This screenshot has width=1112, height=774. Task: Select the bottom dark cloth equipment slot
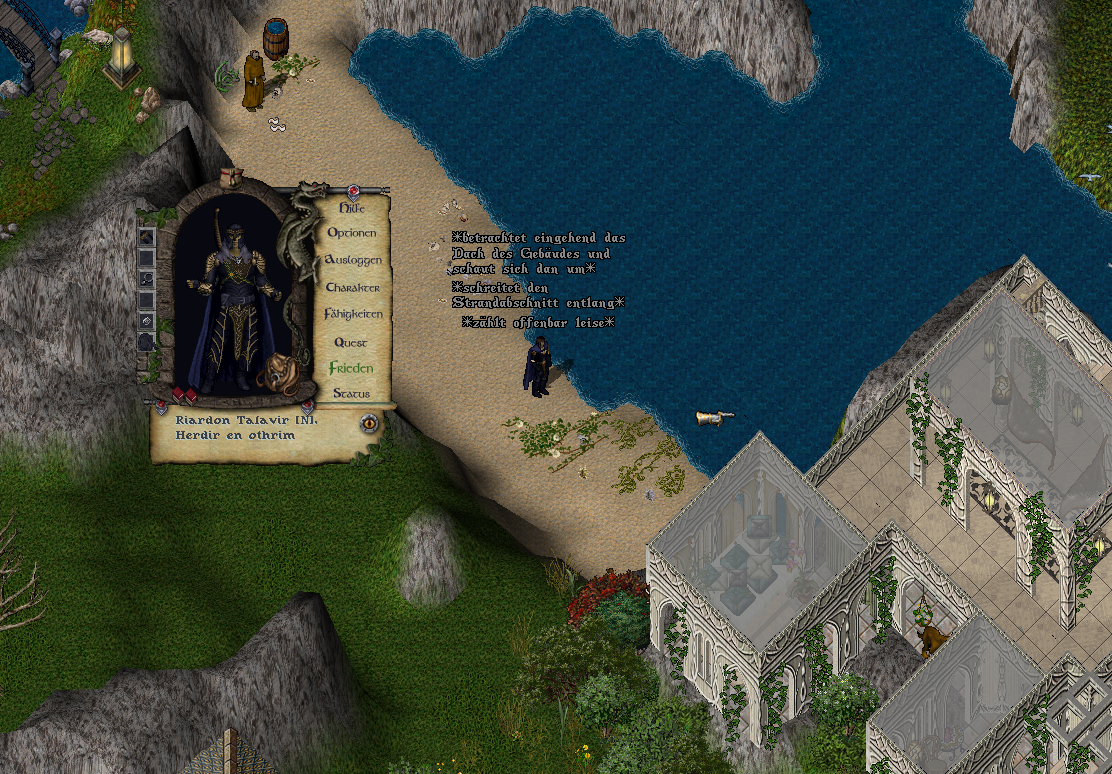point(146,341)
